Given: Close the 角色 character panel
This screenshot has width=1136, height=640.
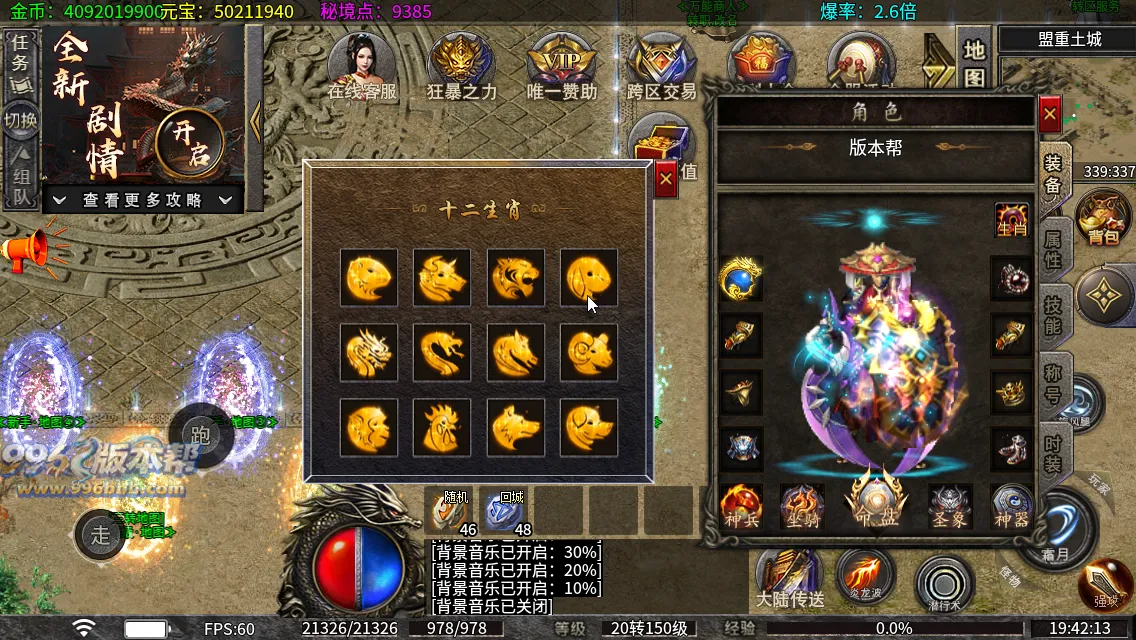Looking at the screenshot, I should click(x=1049, y=115).
